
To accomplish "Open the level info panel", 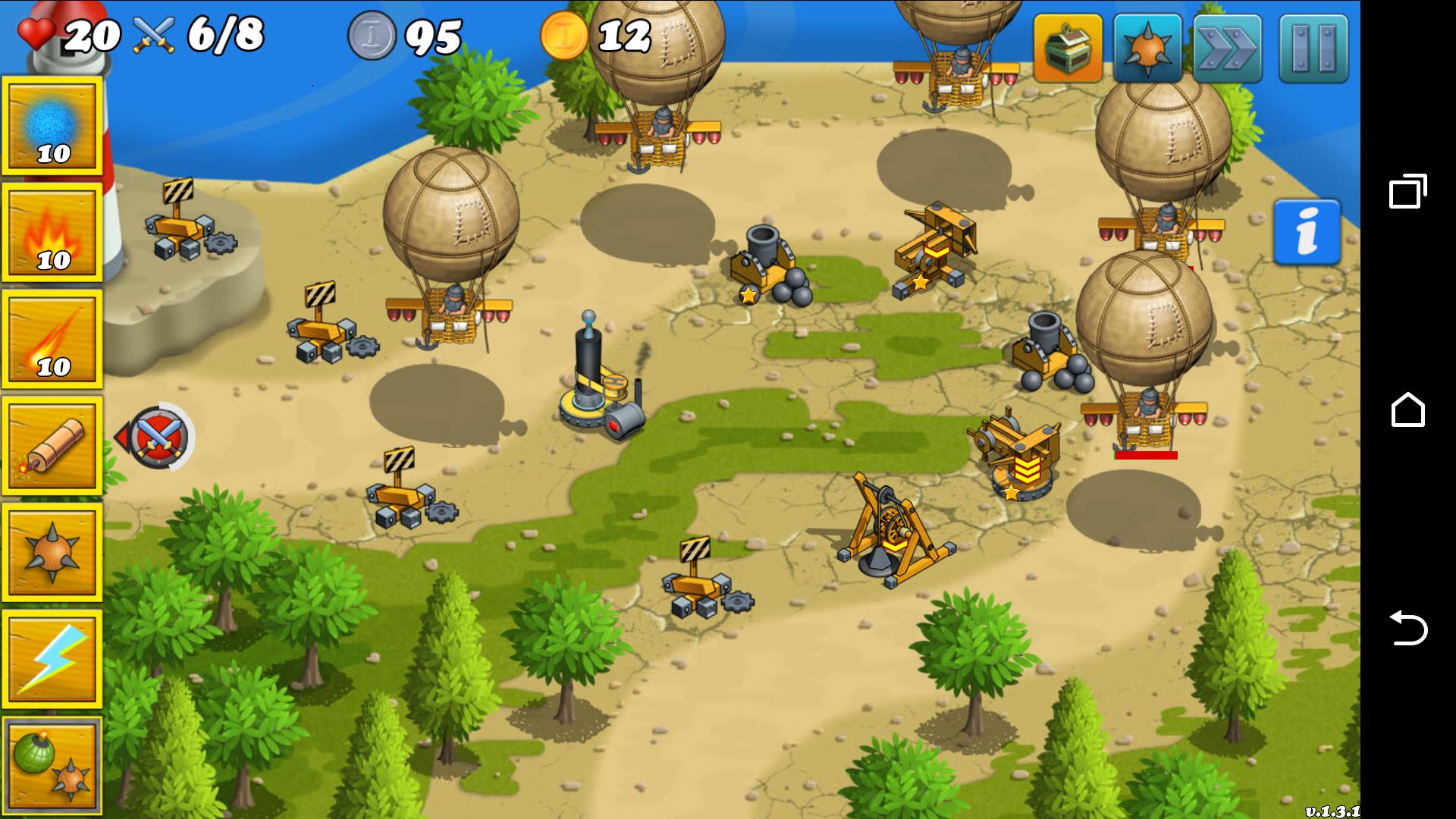I will click(x=1307, y=231).
